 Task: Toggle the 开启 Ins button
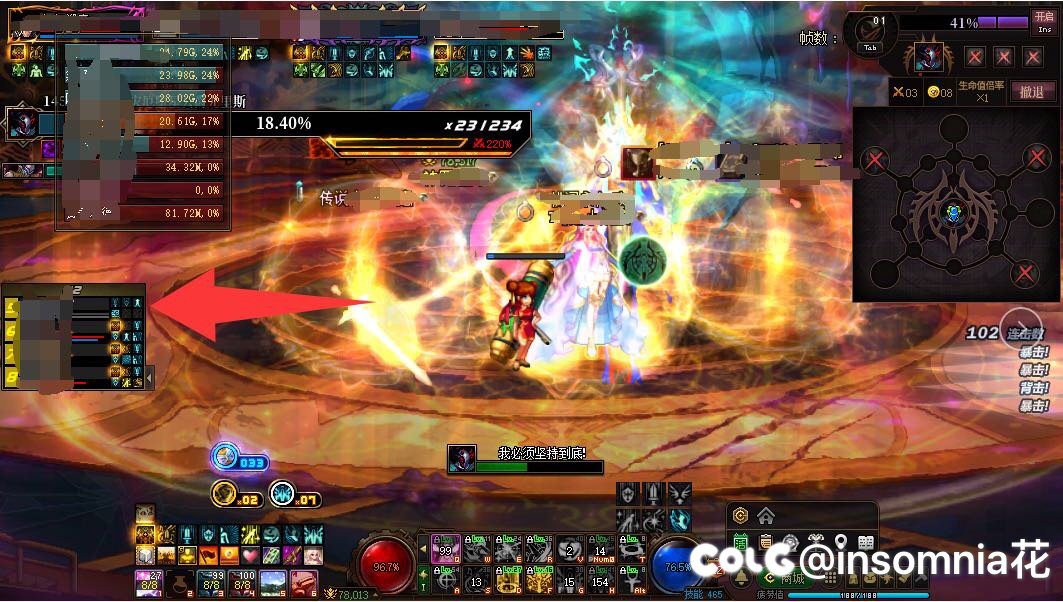point(1044,23)
